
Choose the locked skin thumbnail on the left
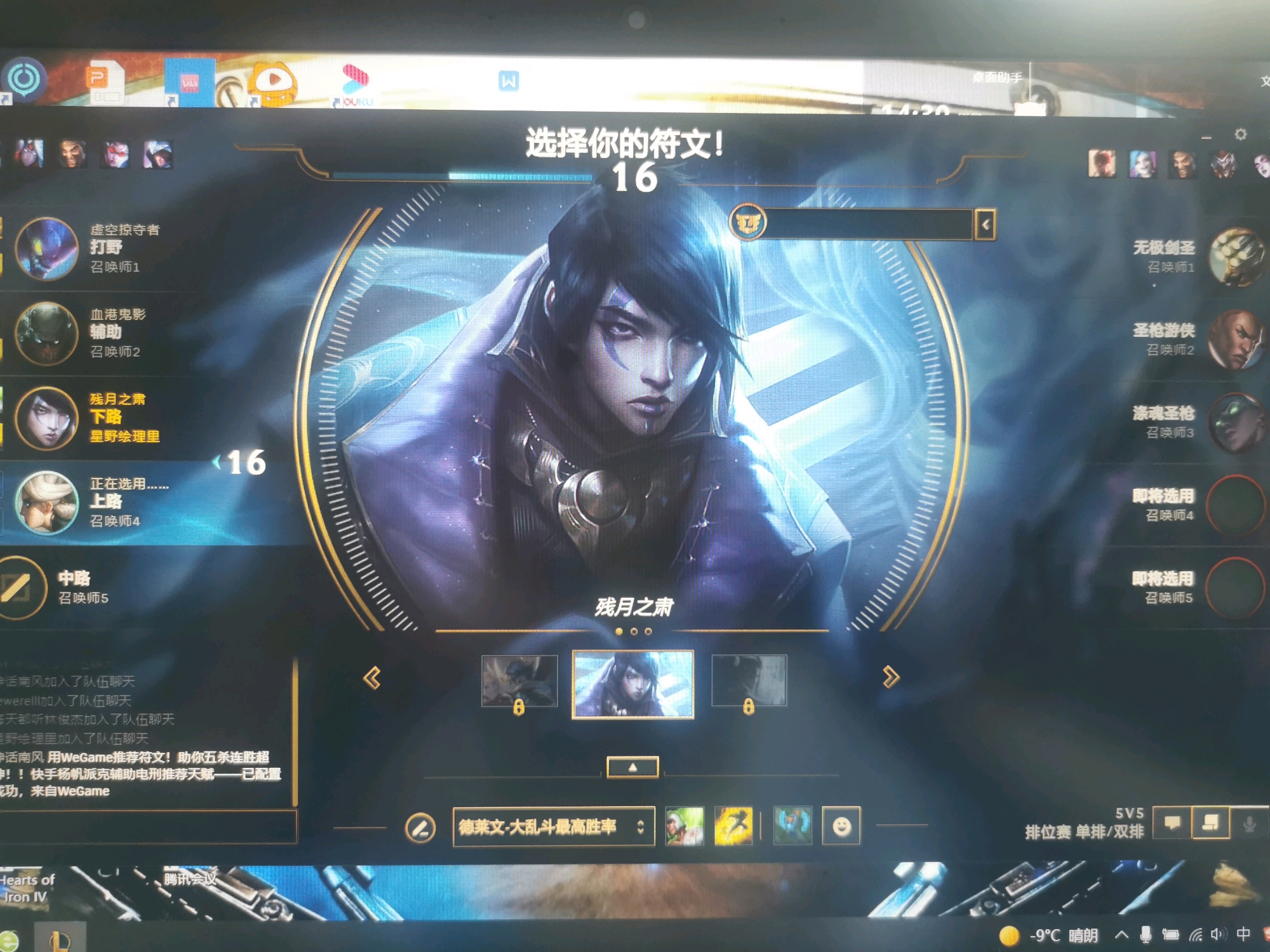click(519, 681)
